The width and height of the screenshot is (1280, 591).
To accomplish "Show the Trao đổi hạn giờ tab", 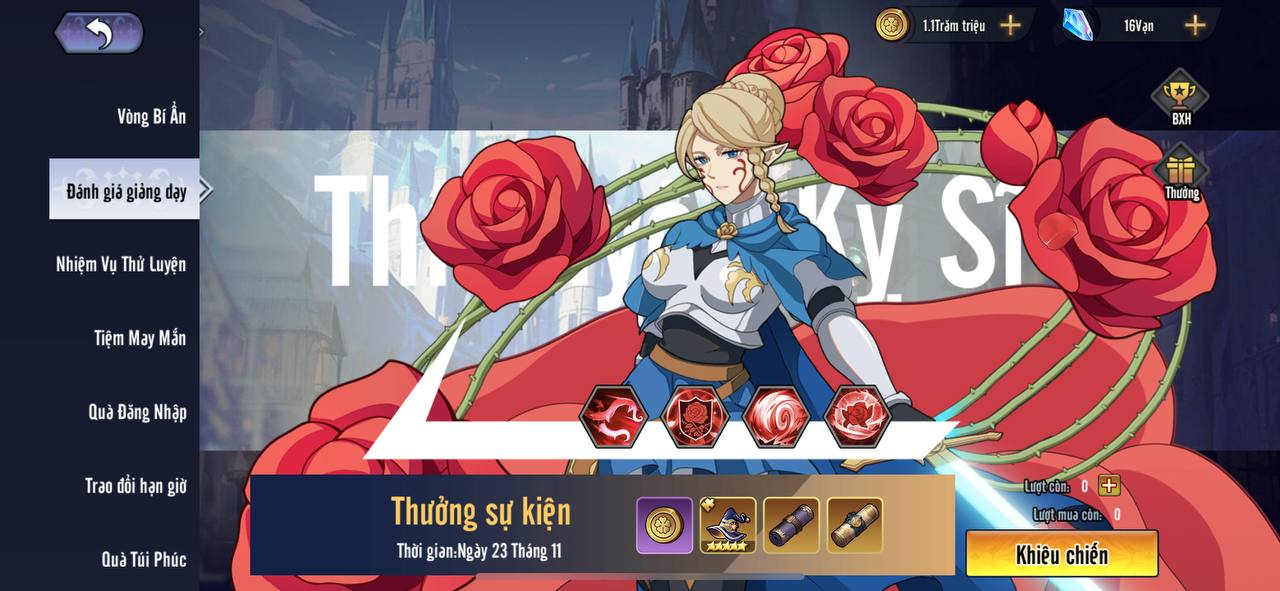I will point(135,486).
